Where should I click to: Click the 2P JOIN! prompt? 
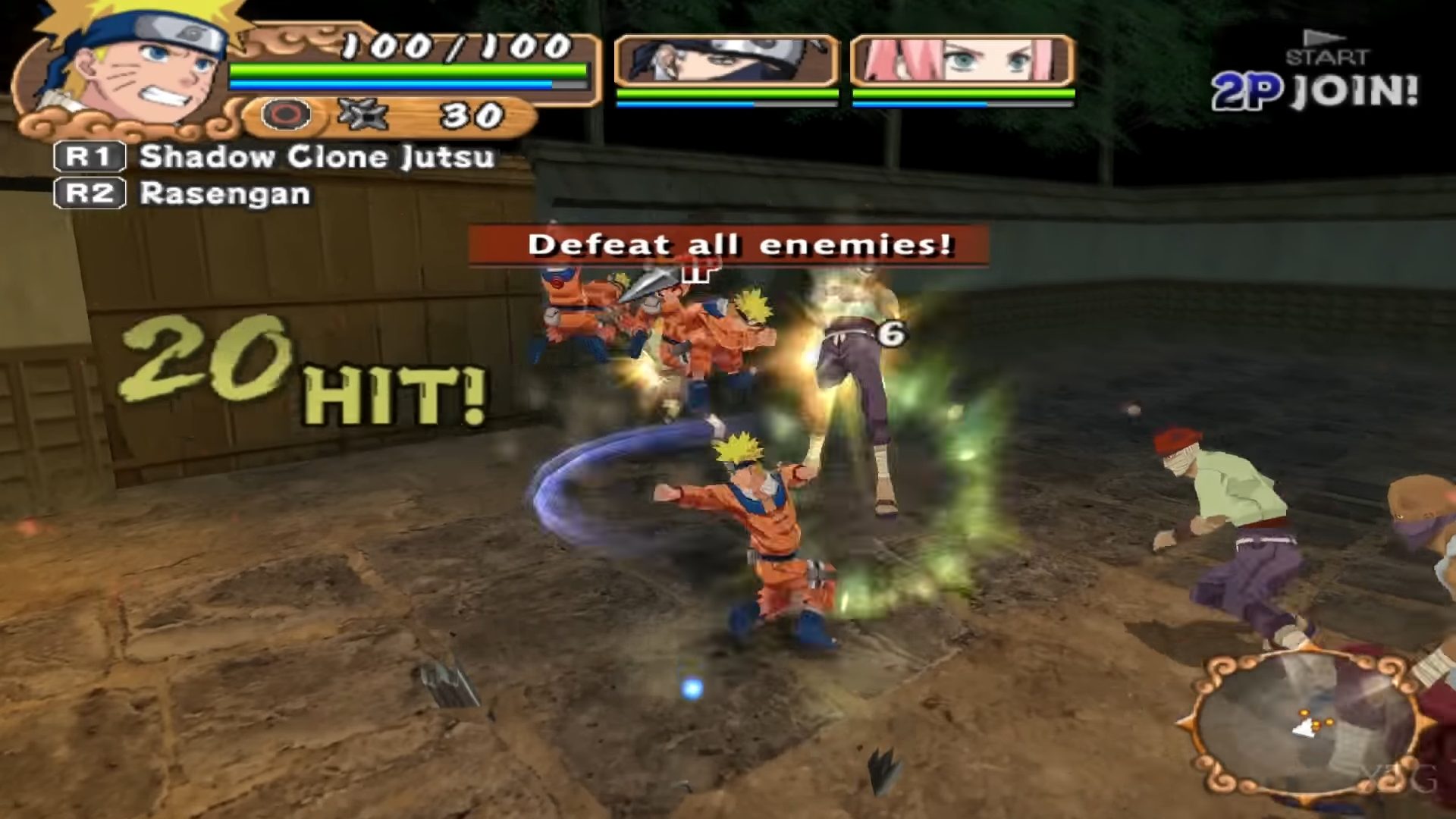pyautogui.click(x=1314, y=91)
